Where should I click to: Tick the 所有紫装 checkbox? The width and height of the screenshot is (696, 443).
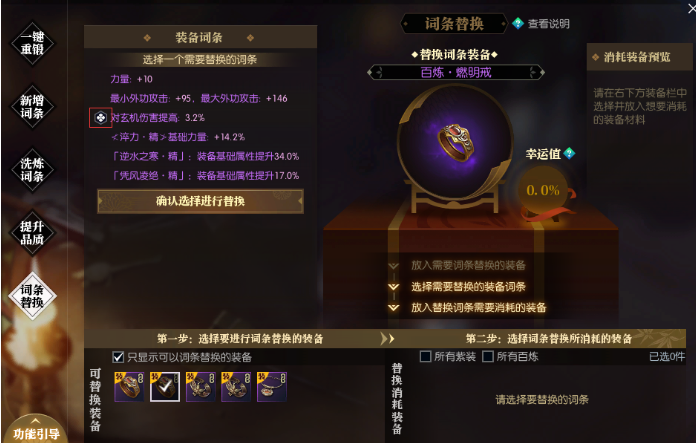pos(426,357)
